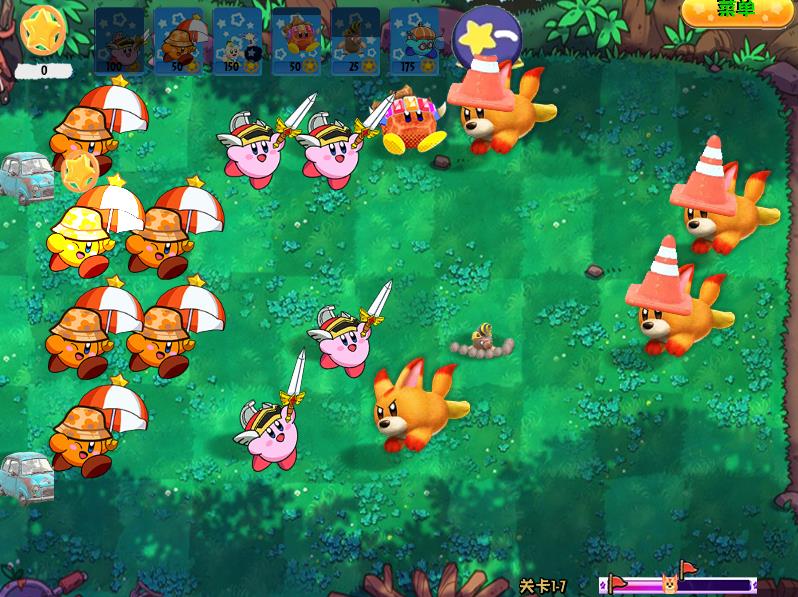Choose the brown unit card costing 25
This screenshot has width=798, height=597.
pyautogui.click(x=355, y=42)
